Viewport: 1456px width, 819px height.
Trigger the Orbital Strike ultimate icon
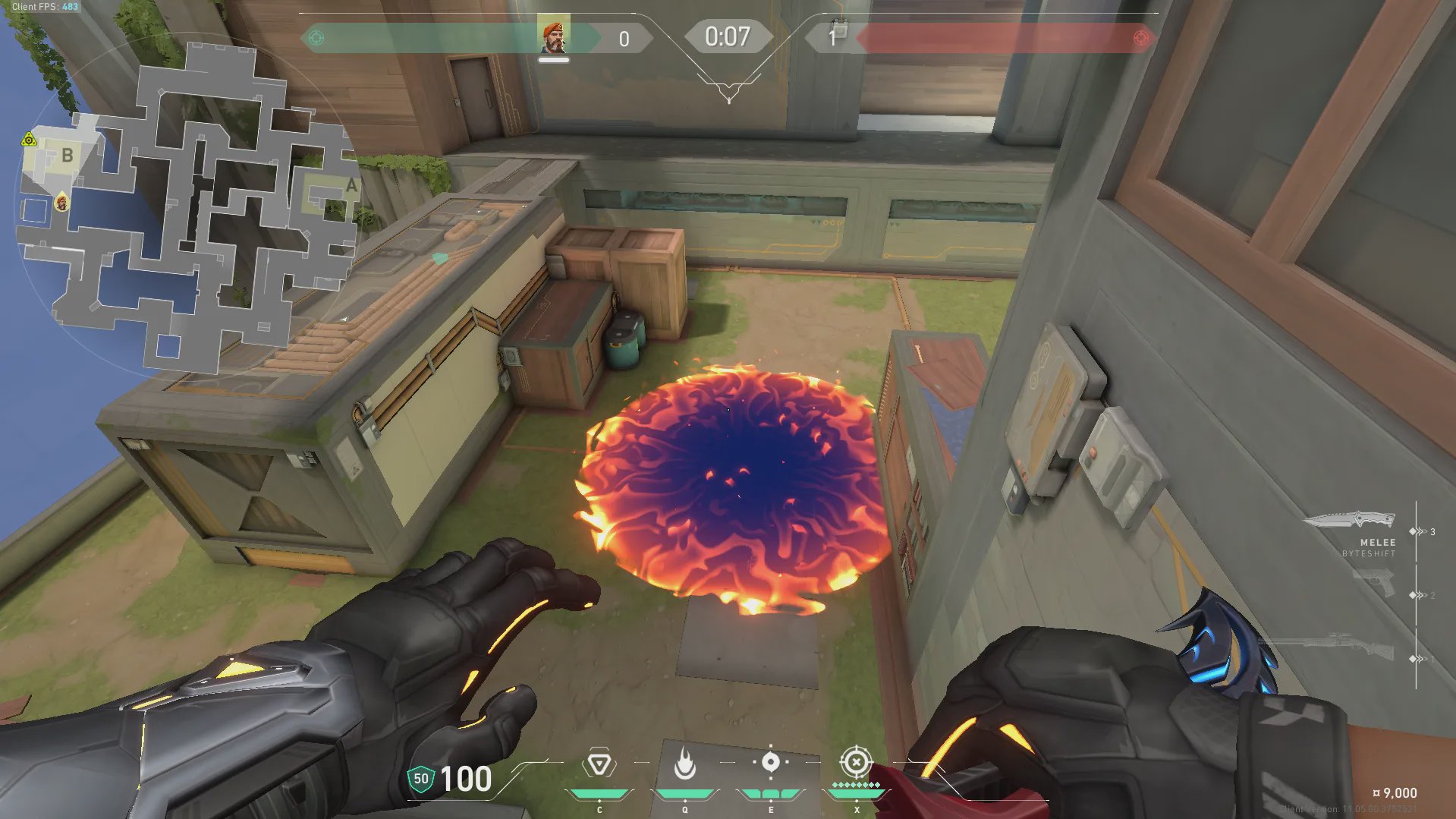coord(856,761)
